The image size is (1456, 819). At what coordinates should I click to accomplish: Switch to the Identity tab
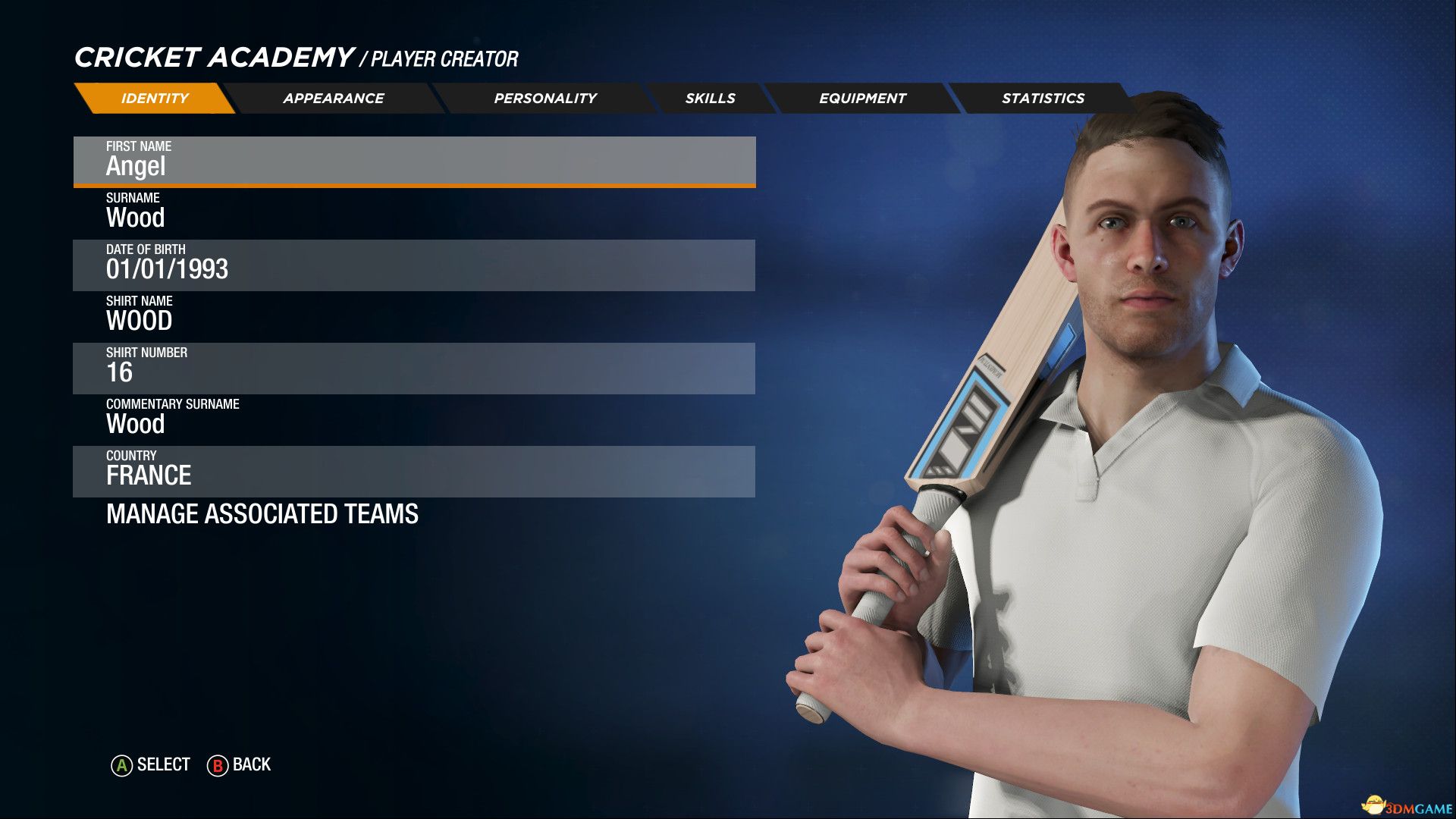coord(155,99)
